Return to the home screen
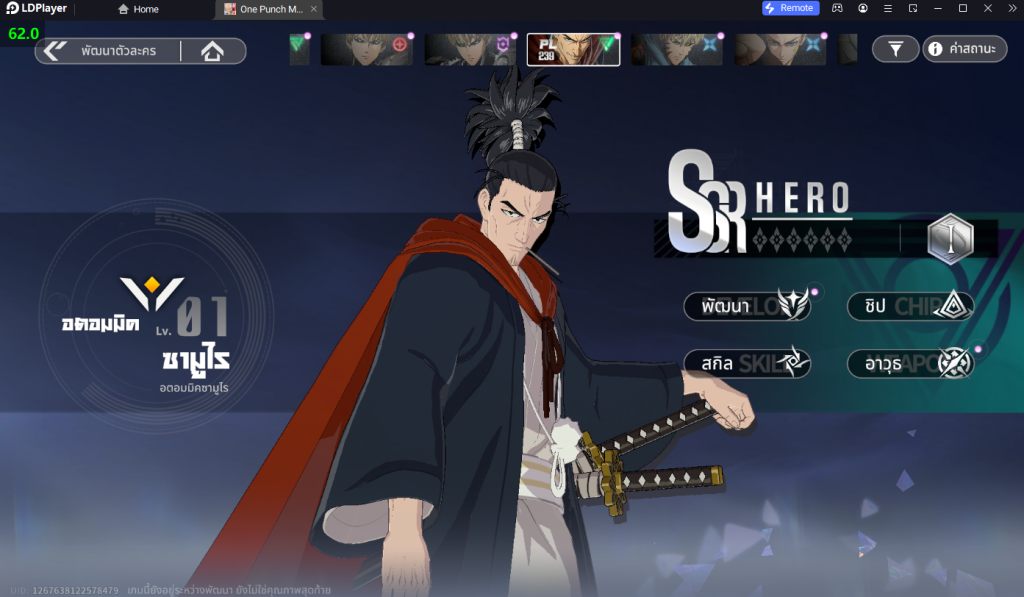This screenshot has width=1024, height=597. click(x=212, y=51)
